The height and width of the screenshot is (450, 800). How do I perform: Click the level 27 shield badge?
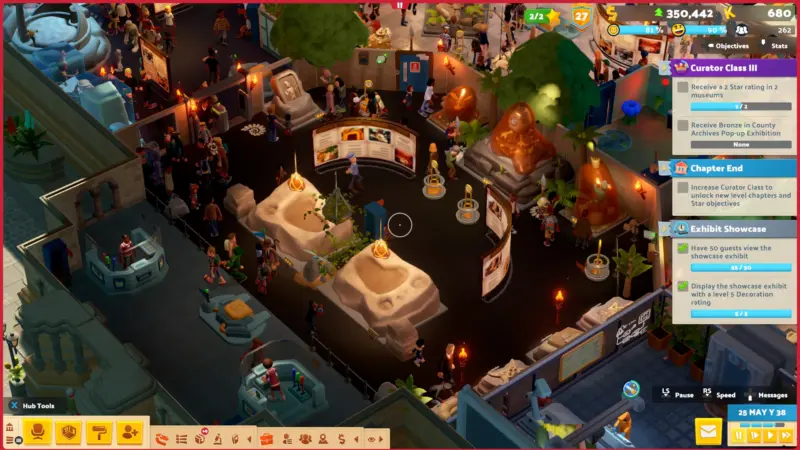(x=581, y=15)
